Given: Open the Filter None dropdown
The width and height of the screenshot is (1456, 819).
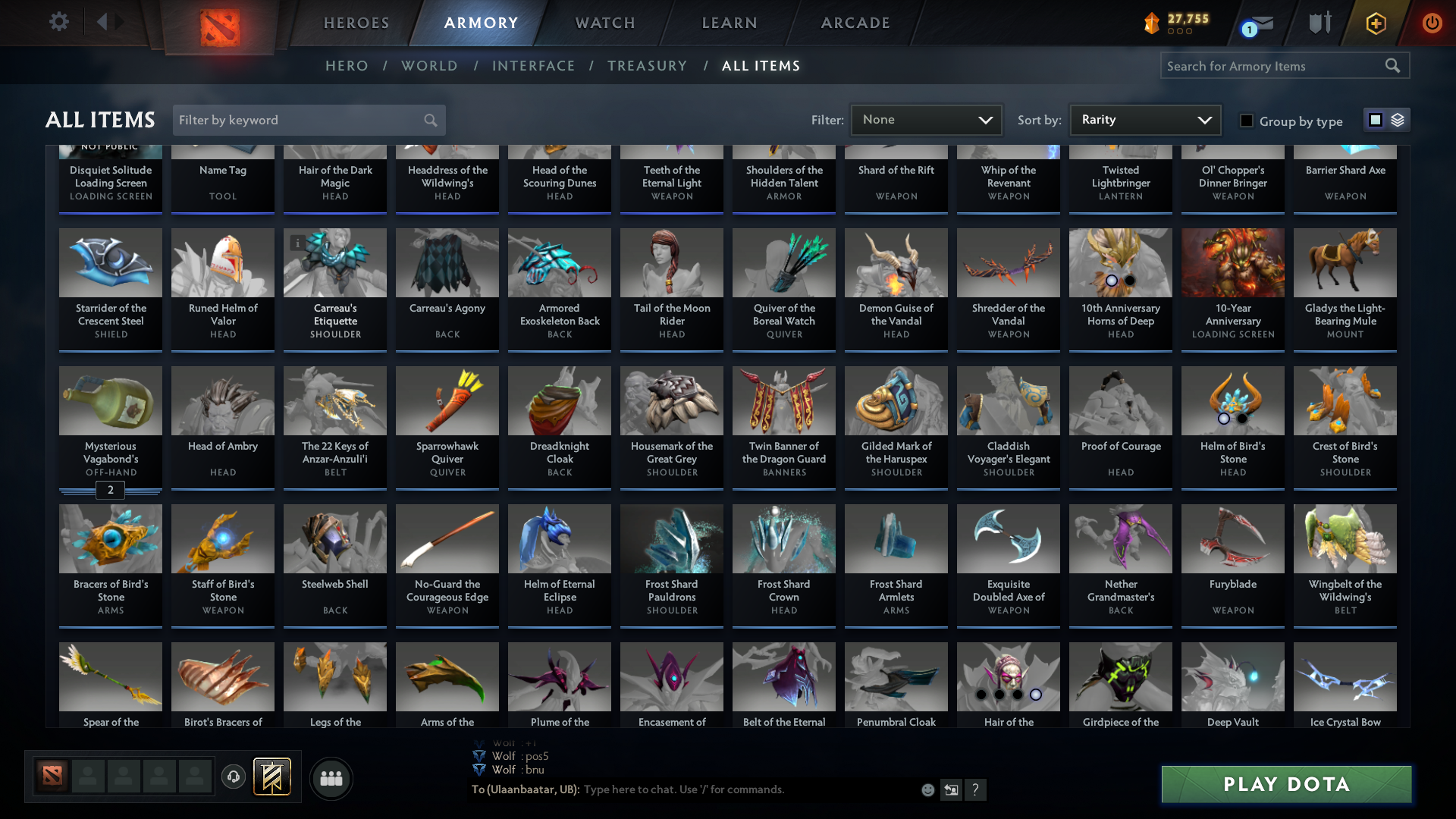Looking at the screenshot, I should pyautogui.click(x=925, y=119).
